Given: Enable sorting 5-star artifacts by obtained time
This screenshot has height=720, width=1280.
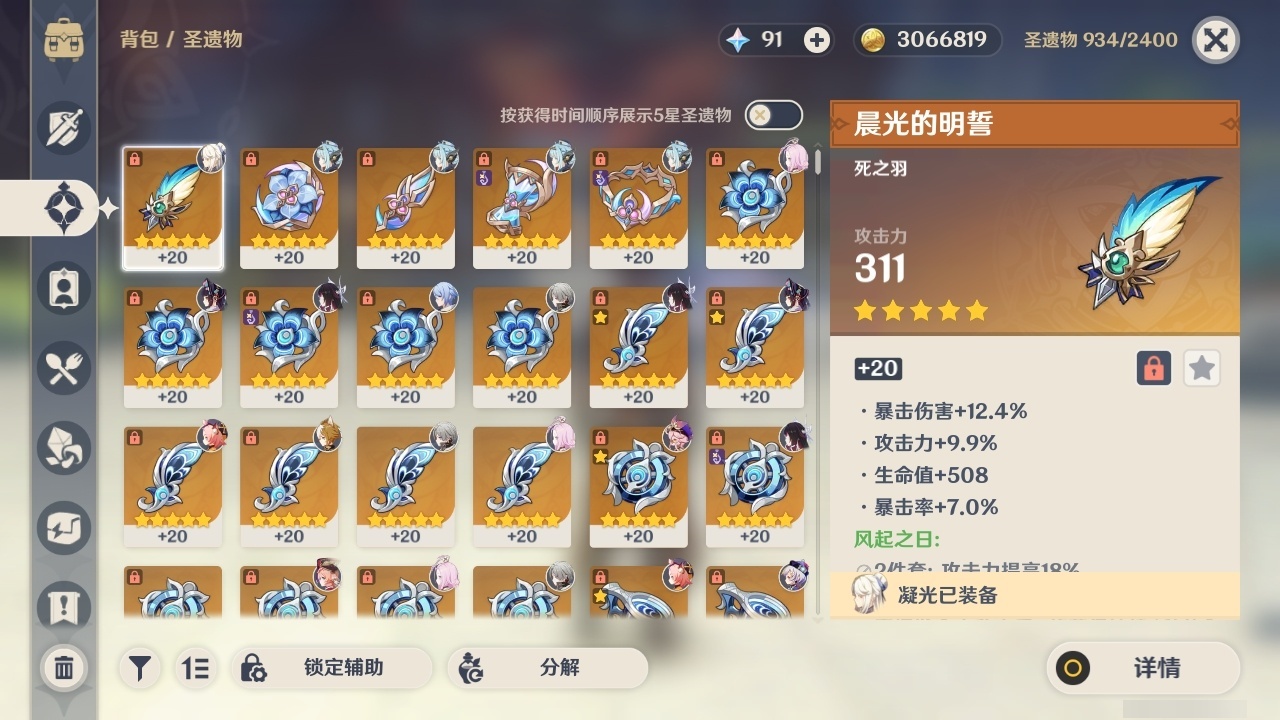Looking at the screenshot, I should (771, 114).
